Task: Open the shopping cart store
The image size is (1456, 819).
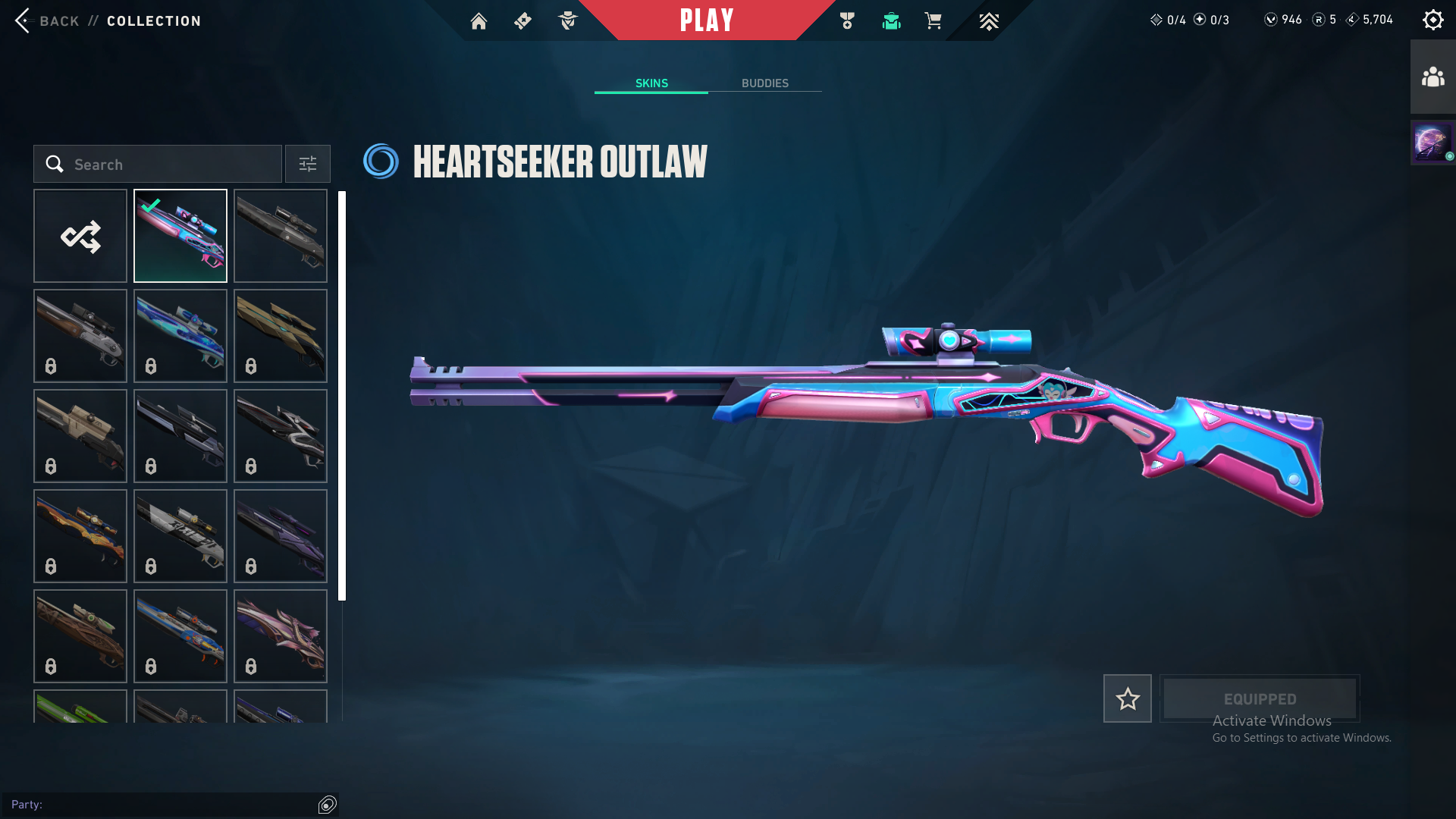Action: 933,20
